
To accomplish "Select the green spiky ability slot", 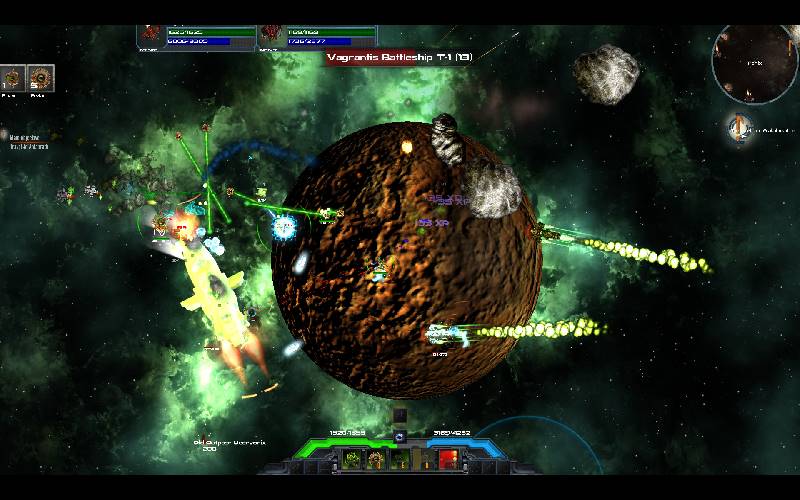I will pos(352,459).
